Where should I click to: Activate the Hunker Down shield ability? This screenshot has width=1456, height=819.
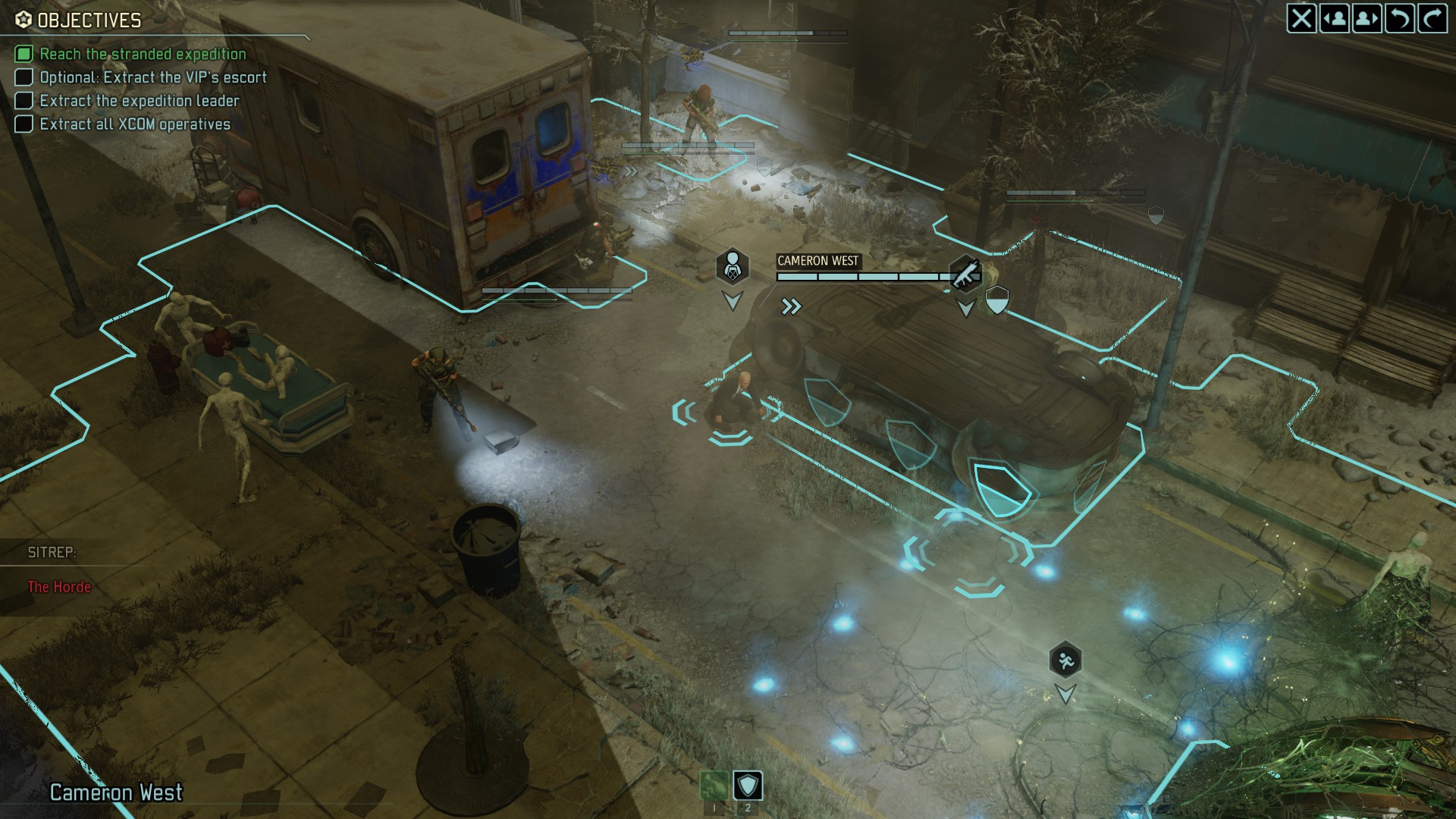(x=748, y=786)
